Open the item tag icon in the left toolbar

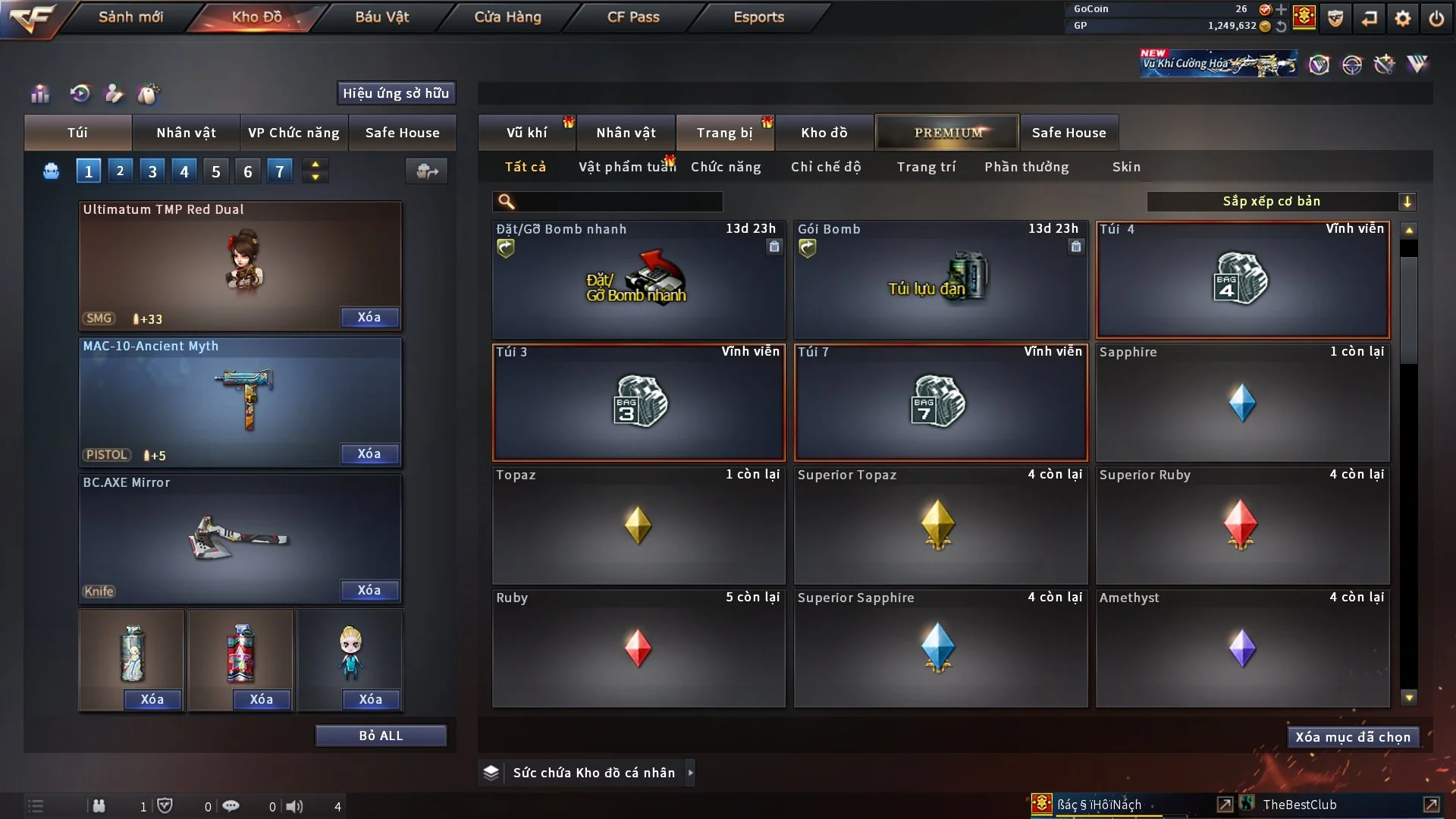(149, 94)
